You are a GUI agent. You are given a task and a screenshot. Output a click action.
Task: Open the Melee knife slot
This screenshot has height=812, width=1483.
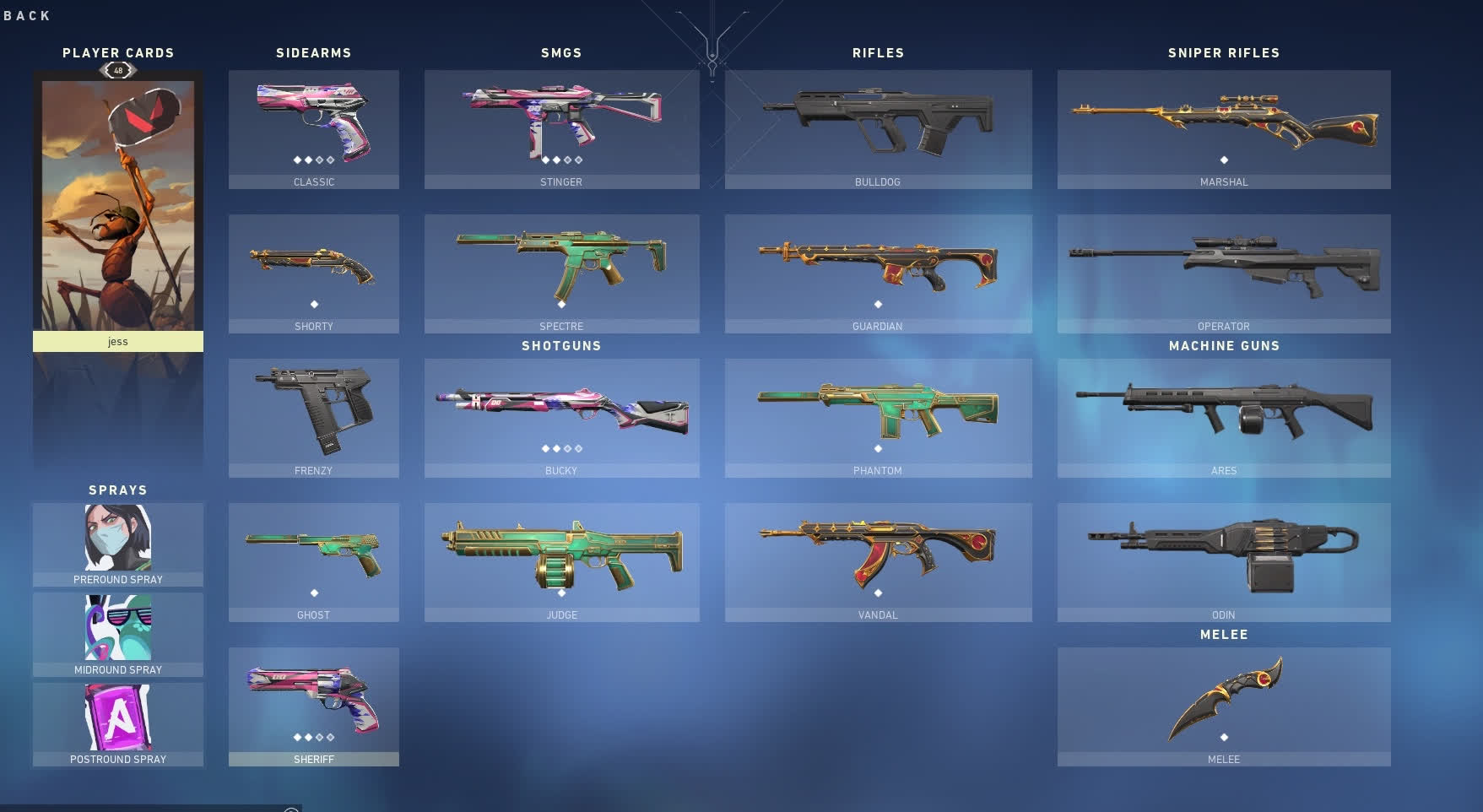pos(1224,706)
